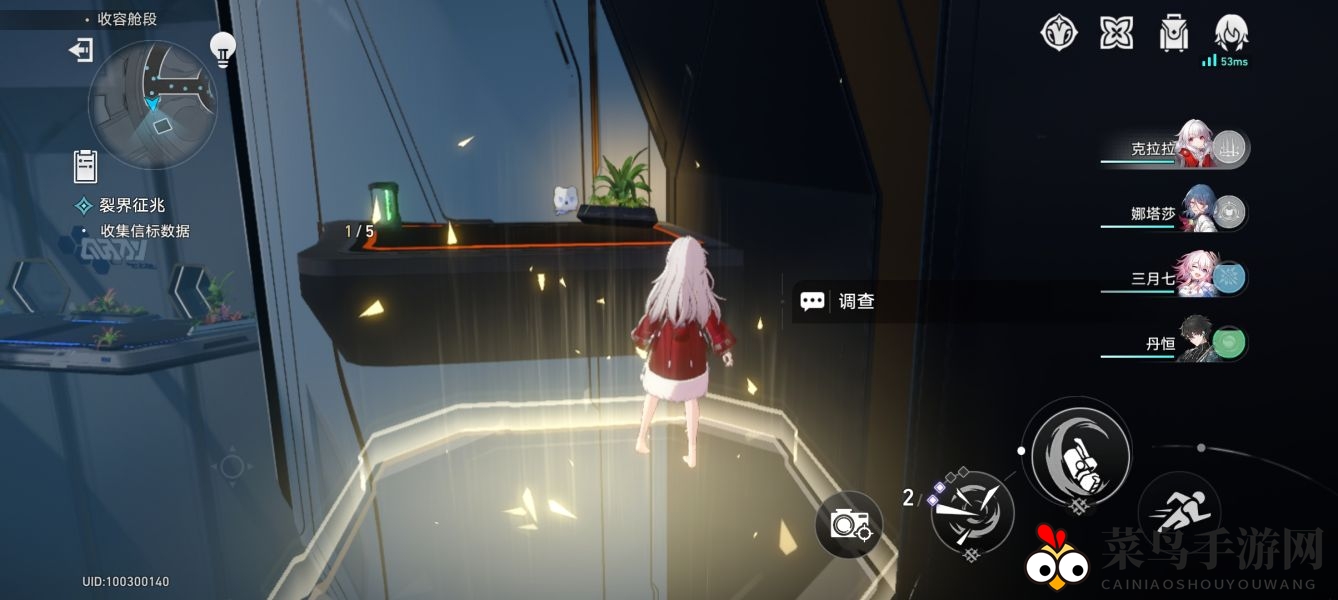Open the camera photo mode button
Viewport: 1338px width, 600px height.
[x=849, y=524]
